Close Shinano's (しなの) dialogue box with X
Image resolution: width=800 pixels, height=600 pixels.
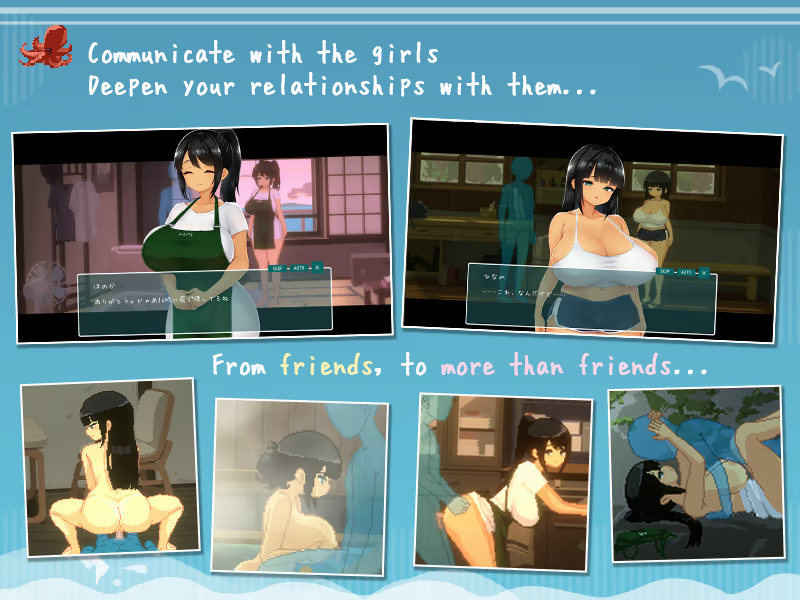click(704, 271)
